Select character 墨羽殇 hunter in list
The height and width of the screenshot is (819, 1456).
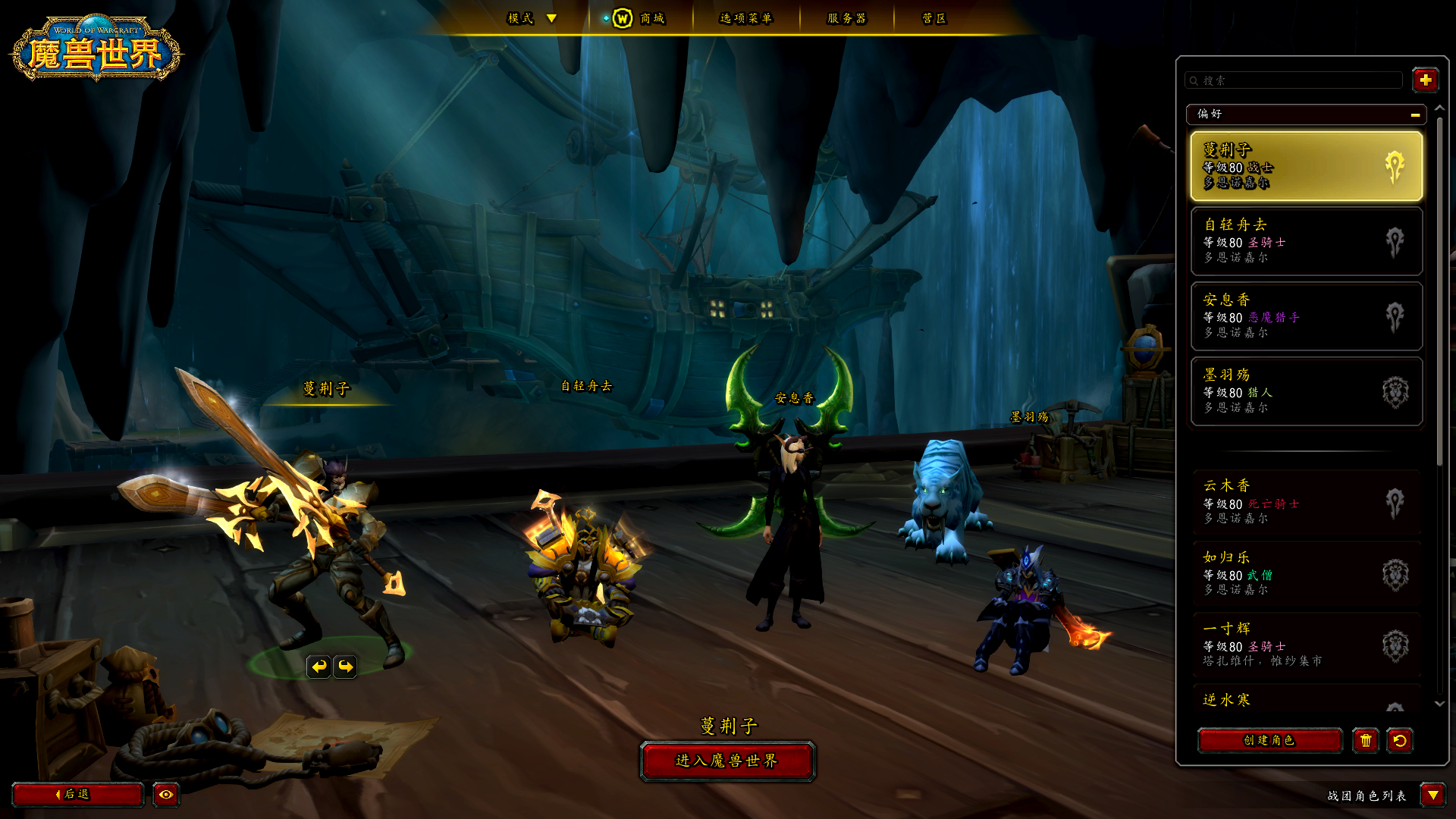[1306, 391]
